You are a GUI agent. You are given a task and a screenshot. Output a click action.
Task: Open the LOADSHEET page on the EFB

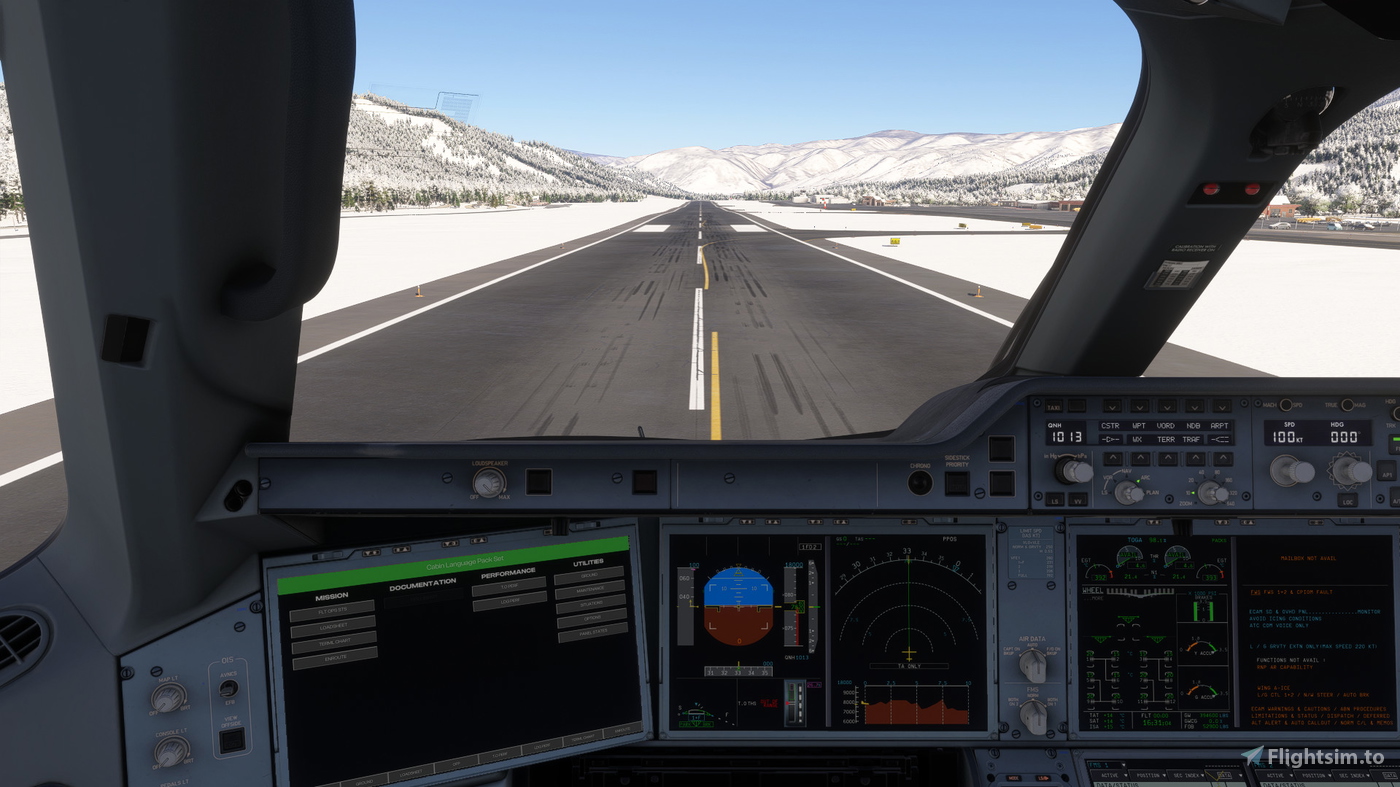tap(333, 627)
